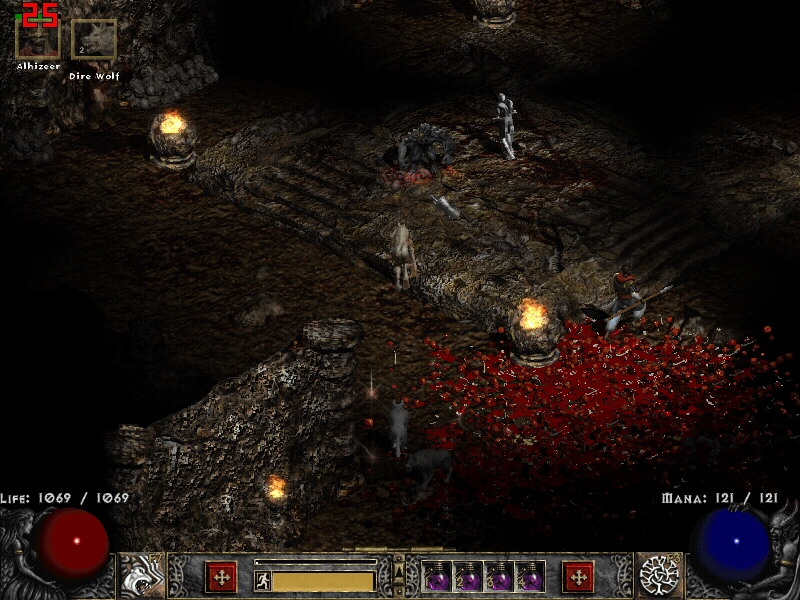Use the purple potion in belt slot 1
Image resolution: width=800 pixels, height=600 pixels.
tap(437, 576)
